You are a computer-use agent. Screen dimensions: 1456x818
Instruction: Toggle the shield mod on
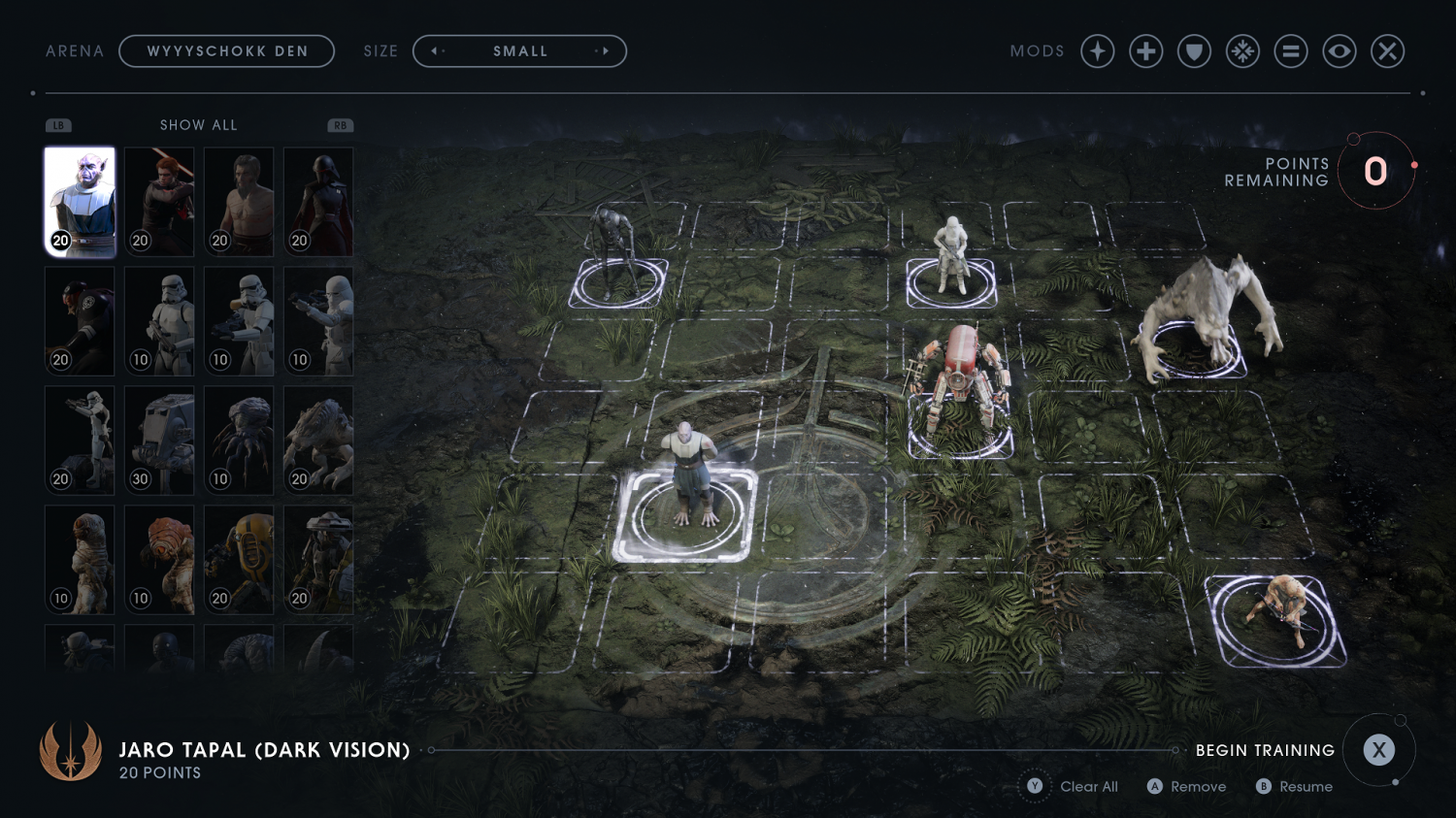coord(1194,50)
